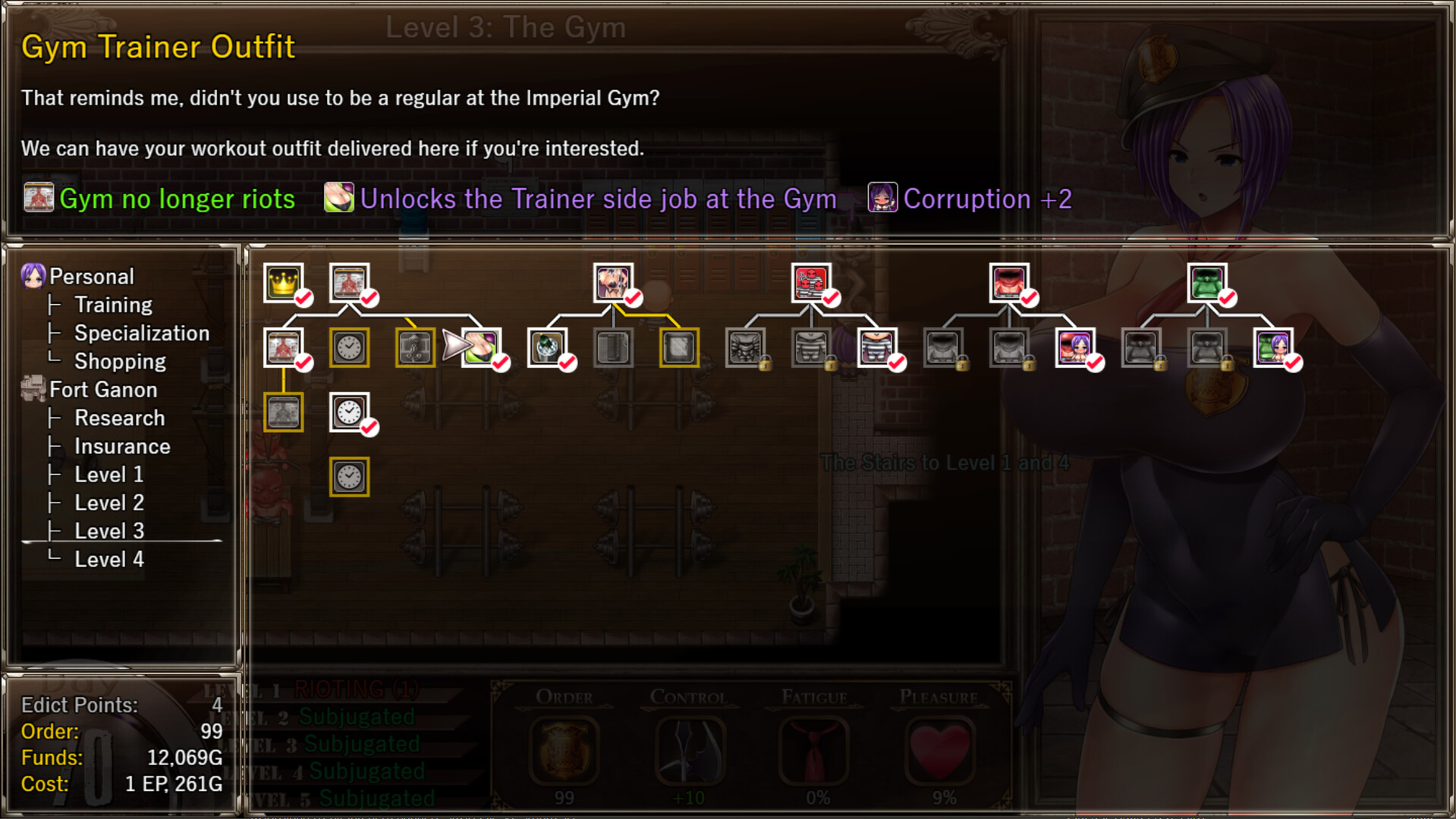Screen dimensions: 1456x819
Task: Click the Corruption +2 icon in the header
Action: click(882, 198)
